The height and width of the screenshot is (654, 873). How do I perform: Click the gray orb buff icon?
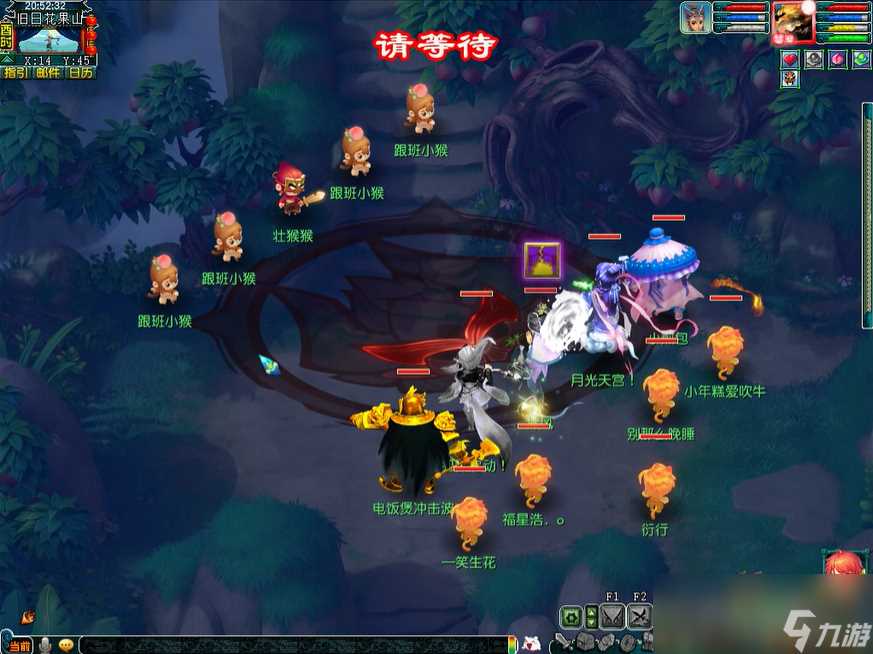pyautogui.click(x=814, y=60)
